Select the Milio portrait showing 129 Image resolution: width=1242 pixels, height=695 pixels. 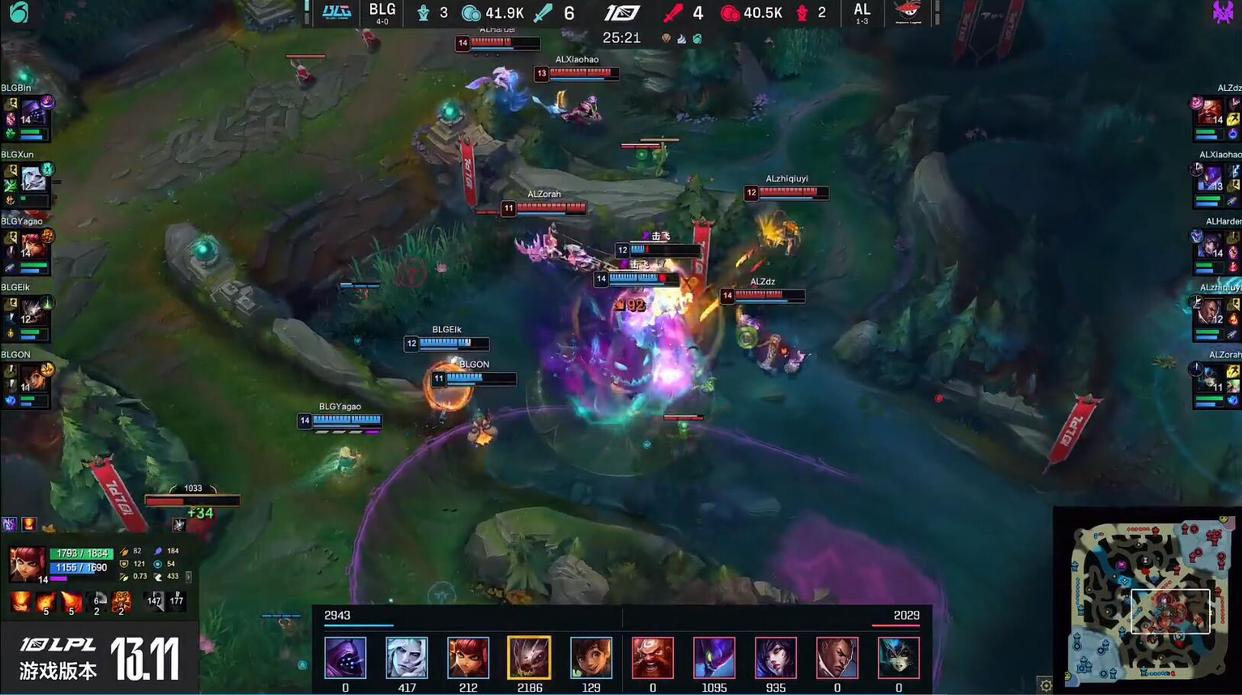[x=591, y=658]
